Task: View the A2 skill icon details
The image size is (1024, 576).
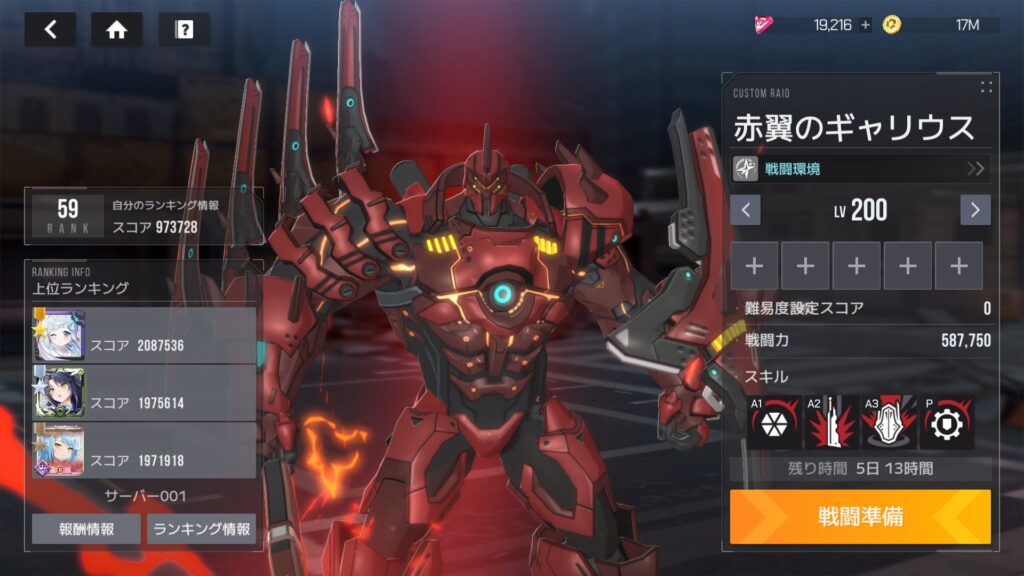Action: tap(832, 423)
